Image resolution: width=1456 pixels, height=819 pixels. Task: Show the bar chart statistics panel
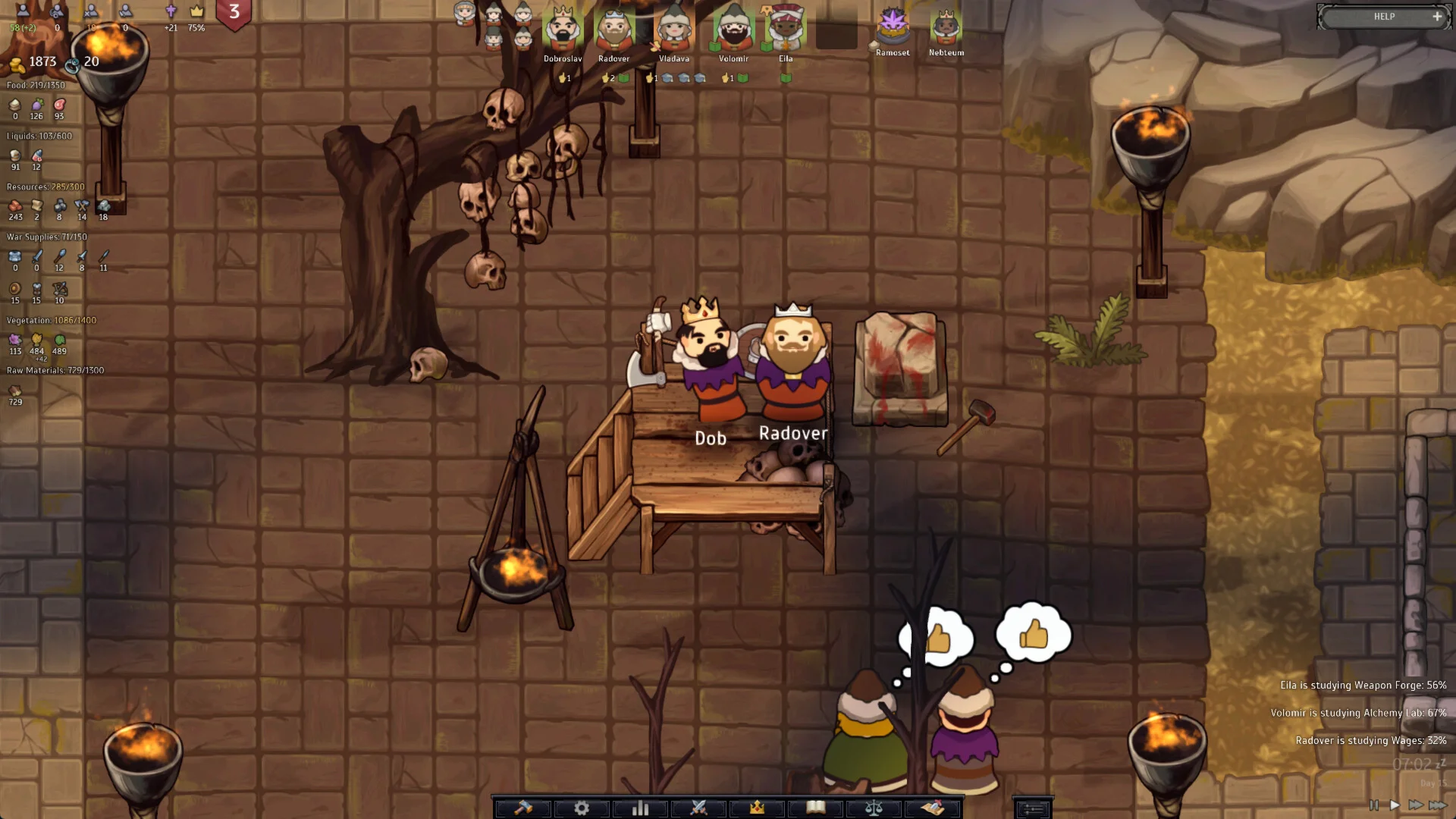point(640,808)
